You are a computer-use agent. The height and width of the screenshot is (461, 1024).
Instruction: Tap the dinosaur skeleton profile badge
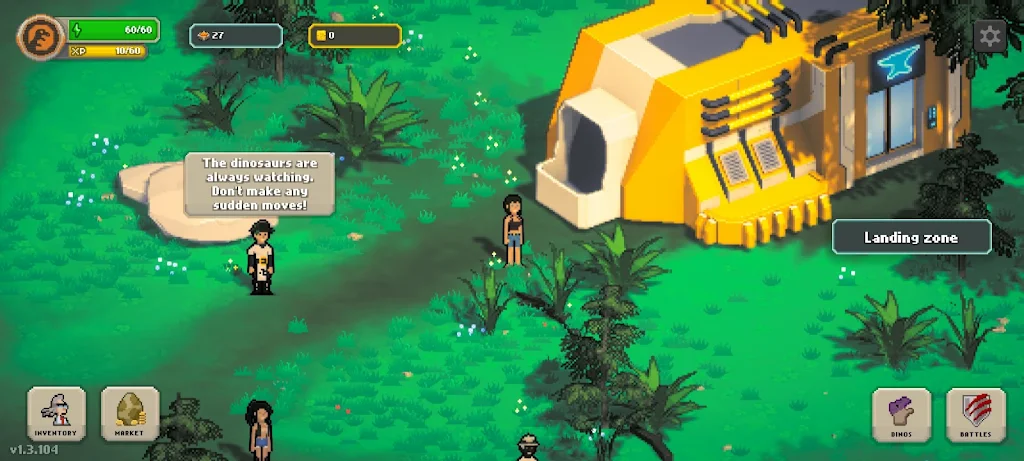[40, 38]
